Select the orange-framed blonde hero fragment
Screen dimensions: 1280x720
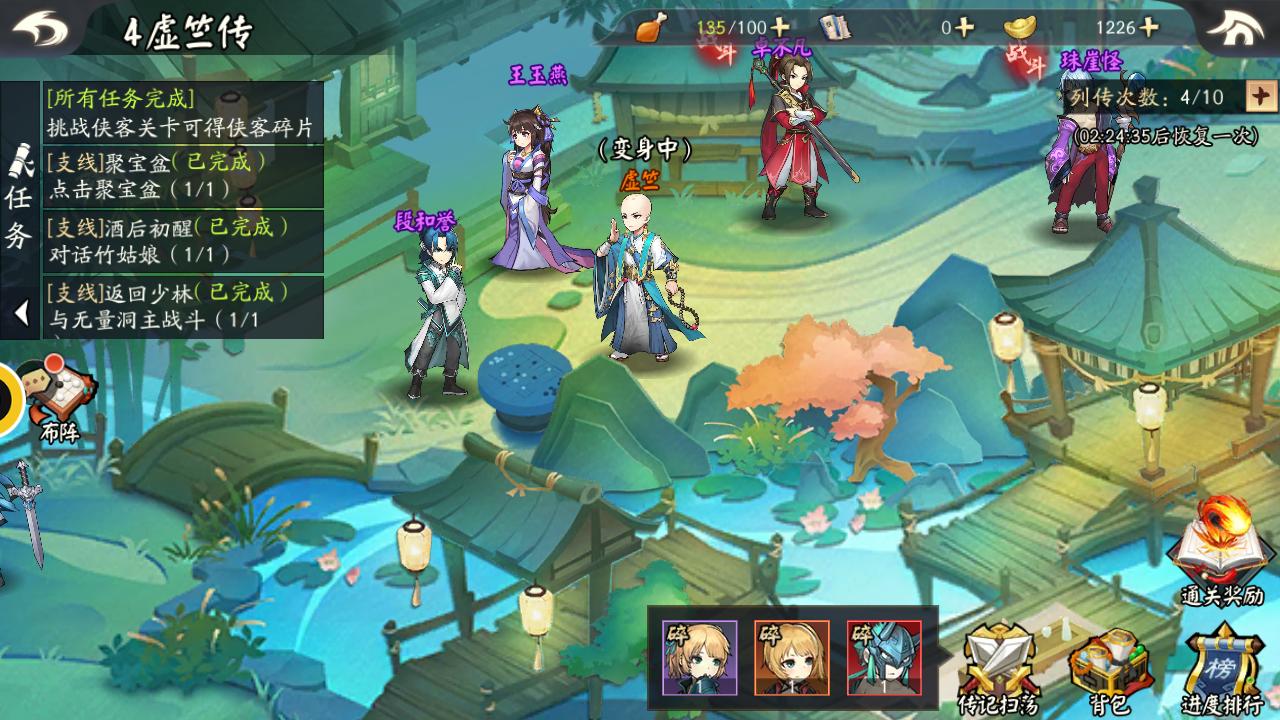point(791,657)
